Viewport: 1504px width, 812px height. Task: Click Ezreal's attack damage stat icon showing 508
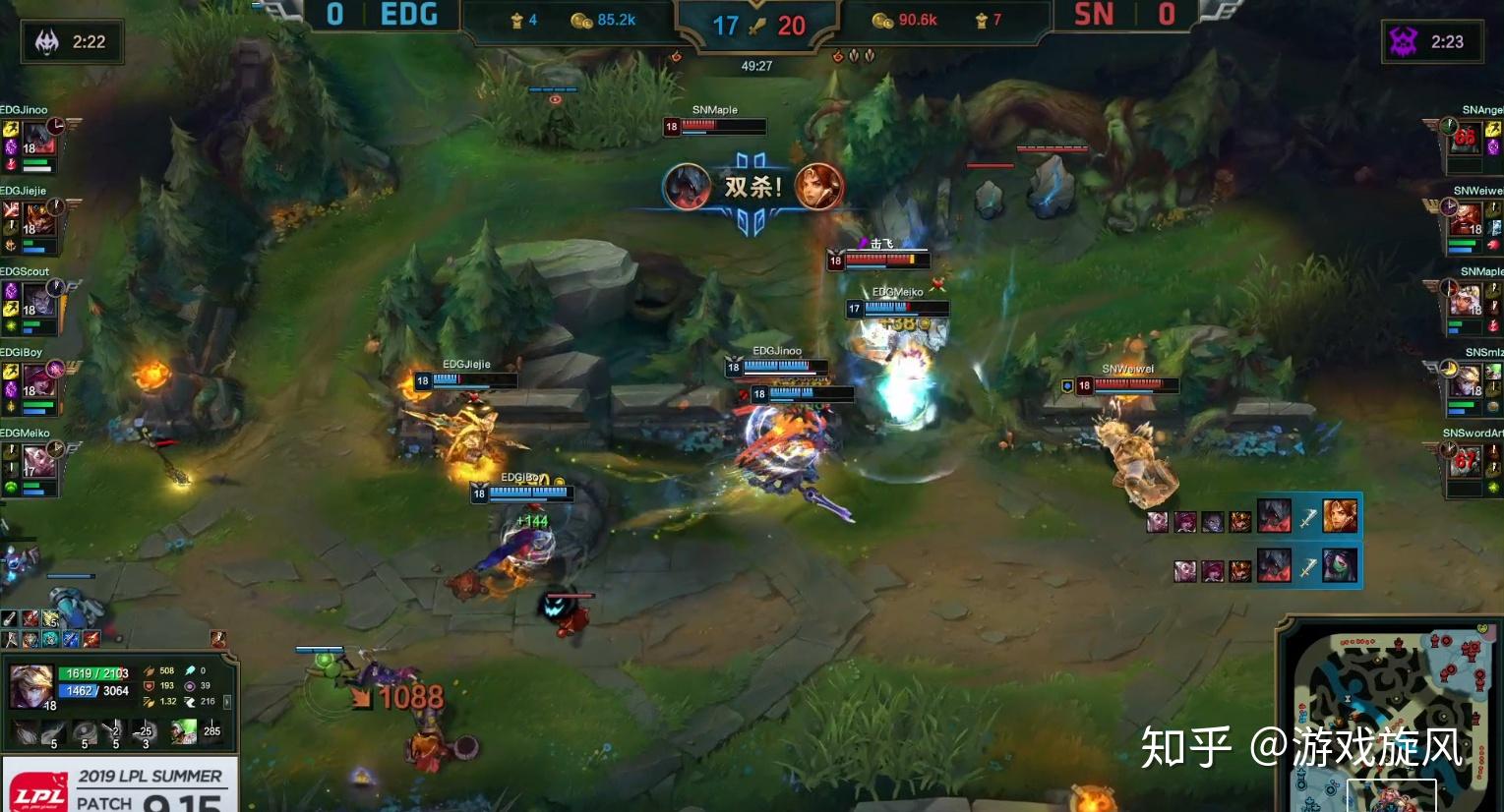point(150,670)
